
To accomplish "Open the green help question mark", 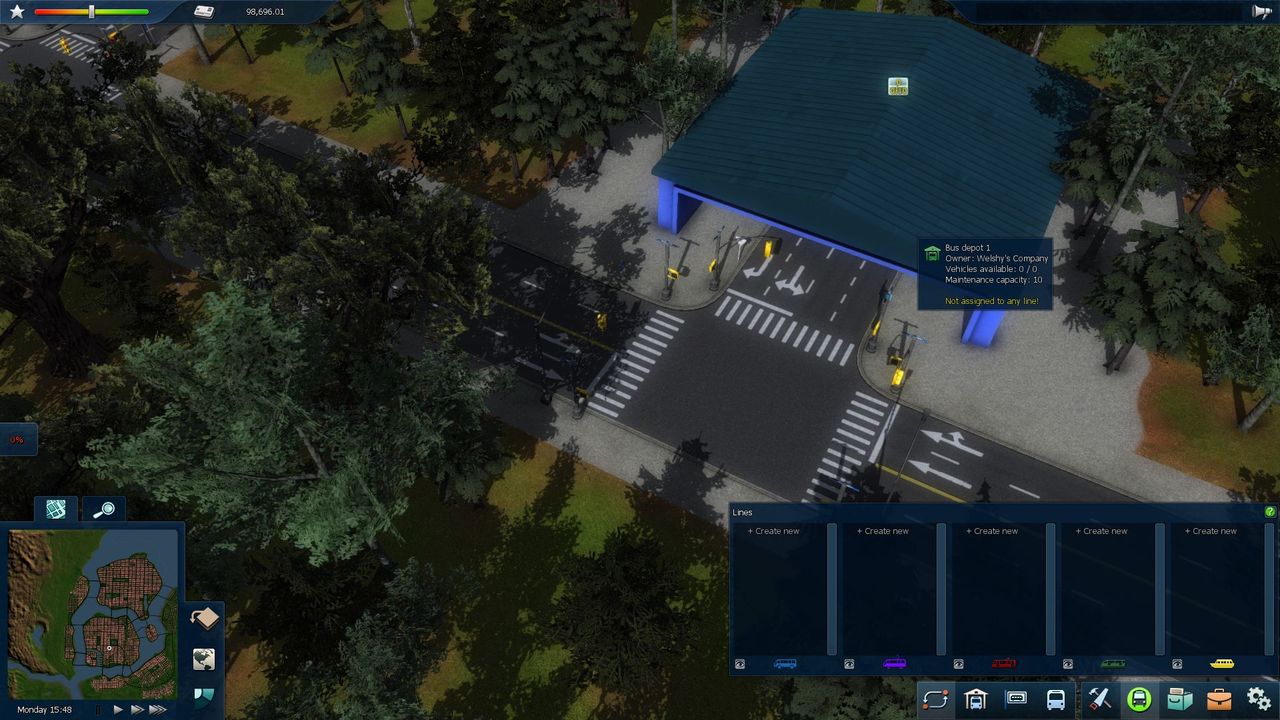I will coord(1270,512).
